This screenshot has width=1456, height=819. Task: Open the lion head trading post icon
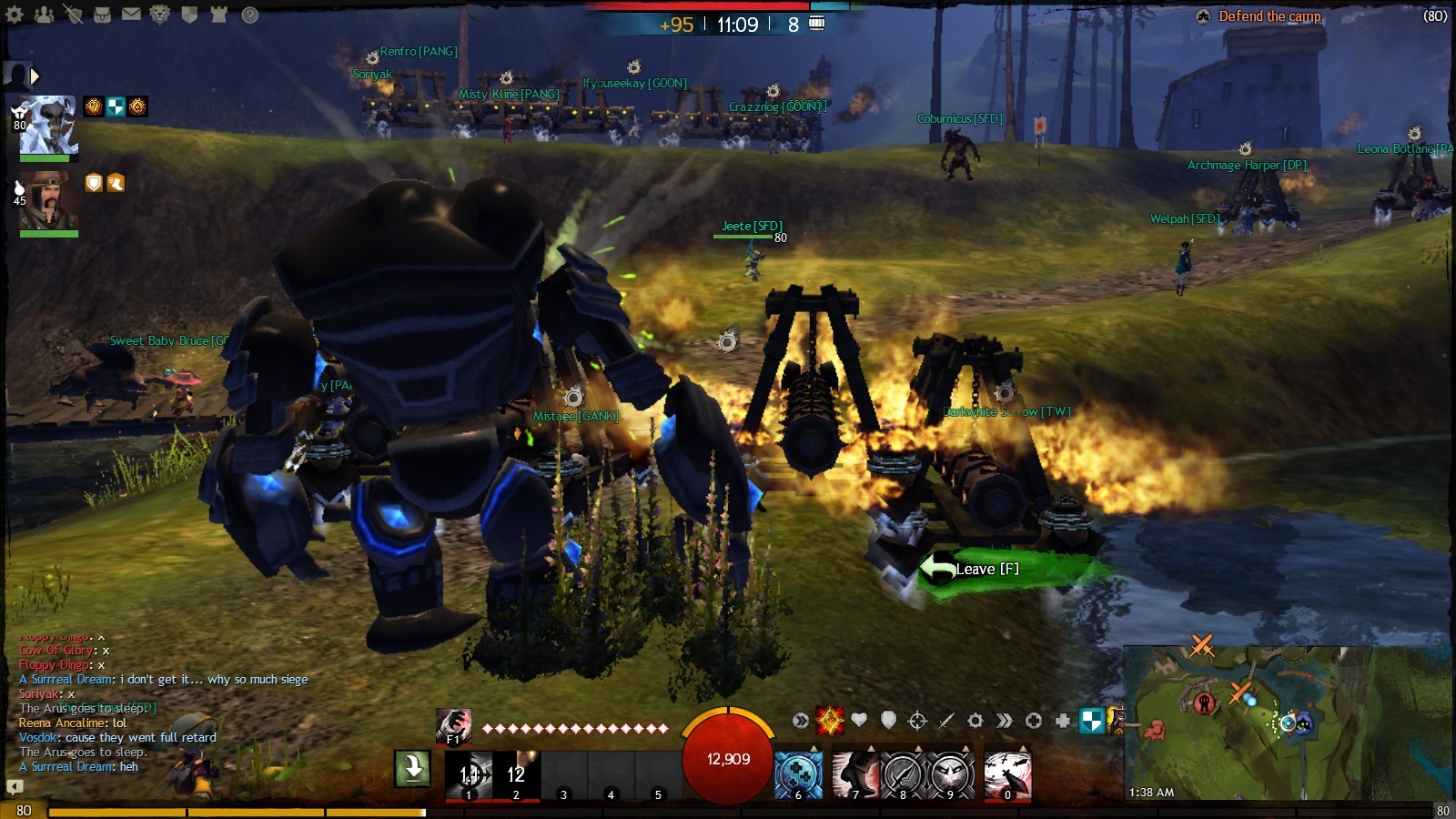pyautogui.click(x=160, y=15)
